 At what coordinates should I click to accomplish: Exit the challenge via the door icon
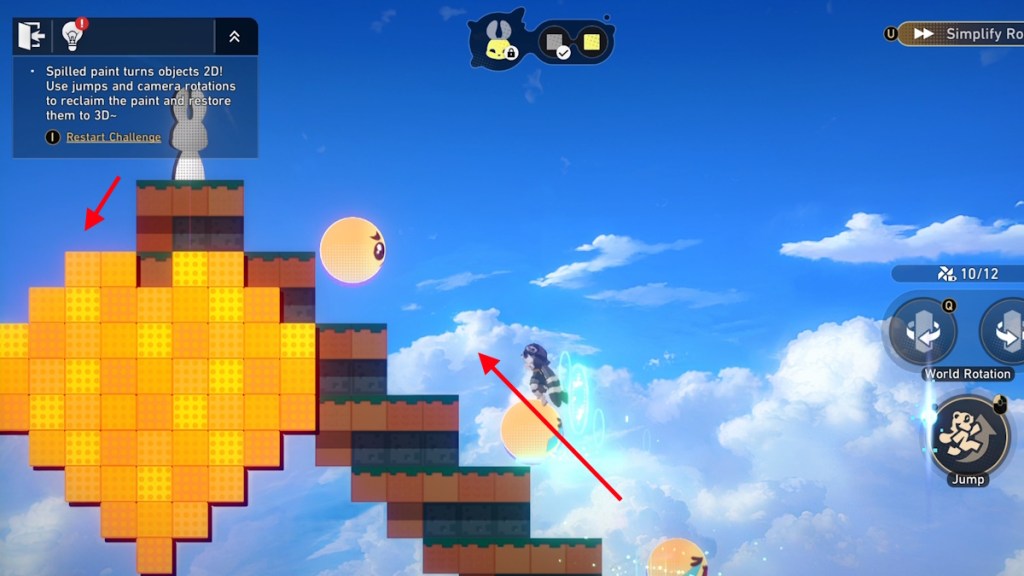tap(32, 37)
